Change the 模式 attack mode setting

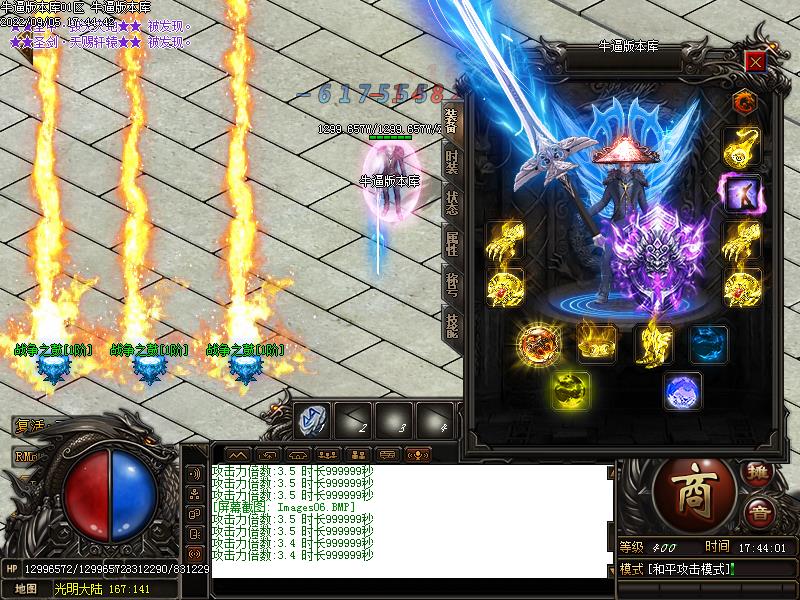[x=676, y=569]
